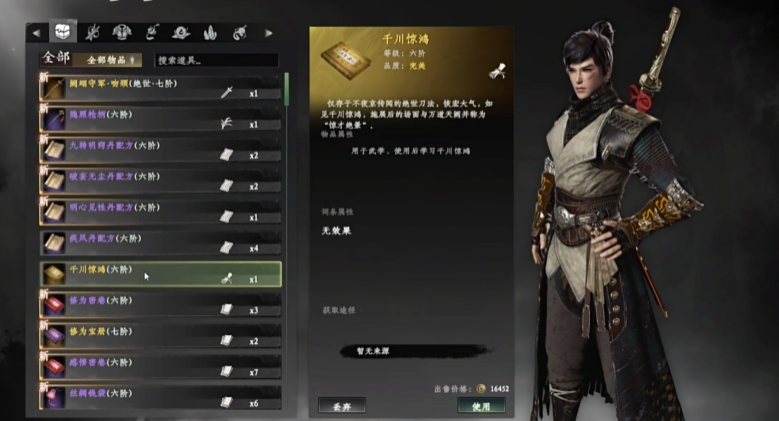The width and height of the screenshot is (779, 421).
Task: Select the 破妄无尘丹配方 recipe row
Action: (x=160, y=180)
